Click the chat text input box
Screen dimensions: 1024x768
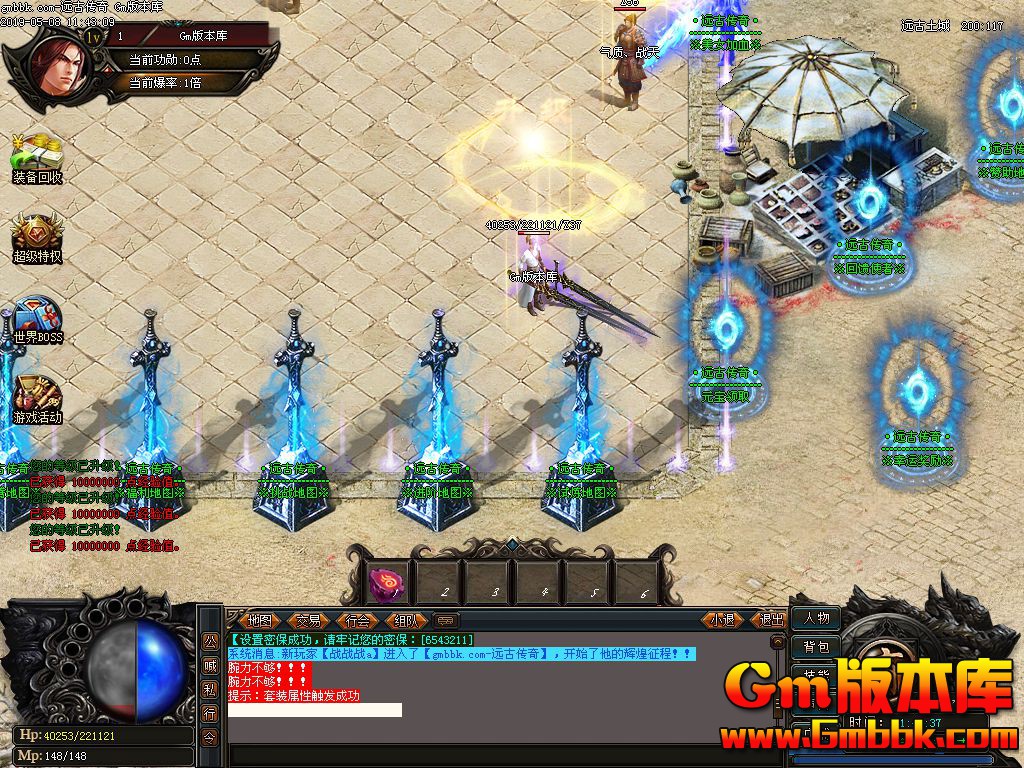pos(315,710)
